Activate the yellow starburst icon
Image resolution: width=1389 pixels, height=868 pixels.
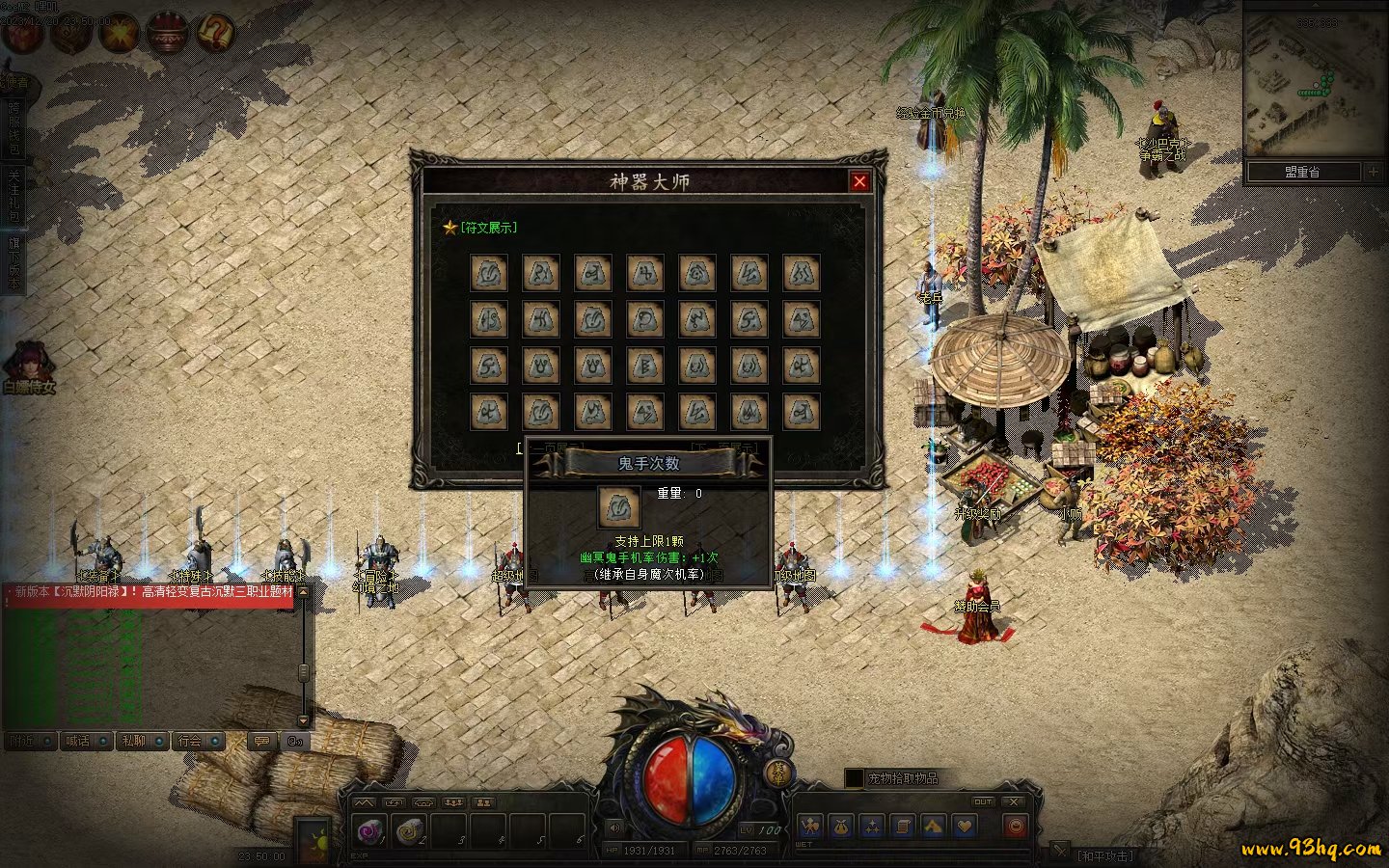click(120, 33)
